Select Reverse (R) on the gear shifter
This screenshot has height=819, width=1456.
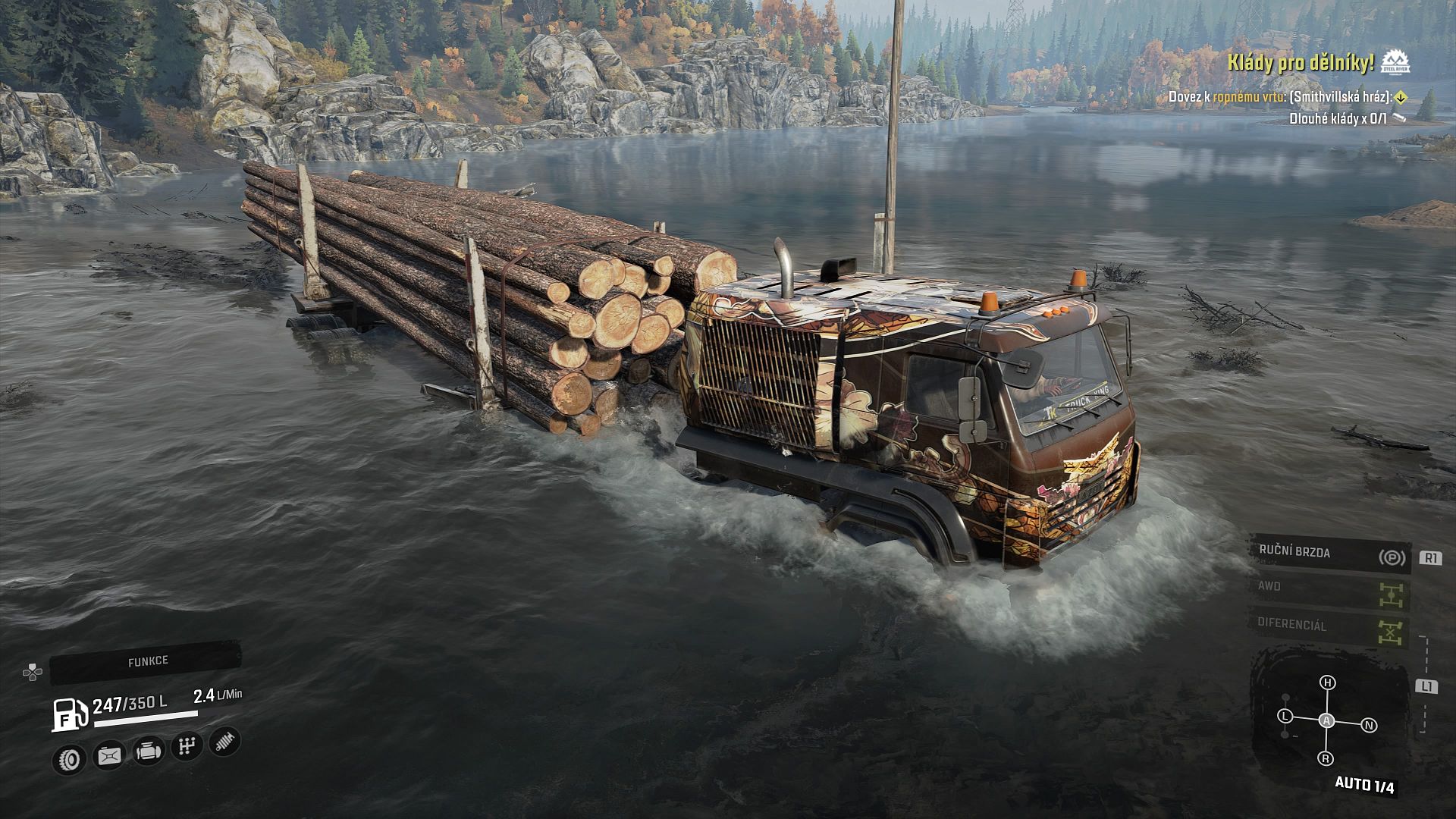click(1326, 758)
